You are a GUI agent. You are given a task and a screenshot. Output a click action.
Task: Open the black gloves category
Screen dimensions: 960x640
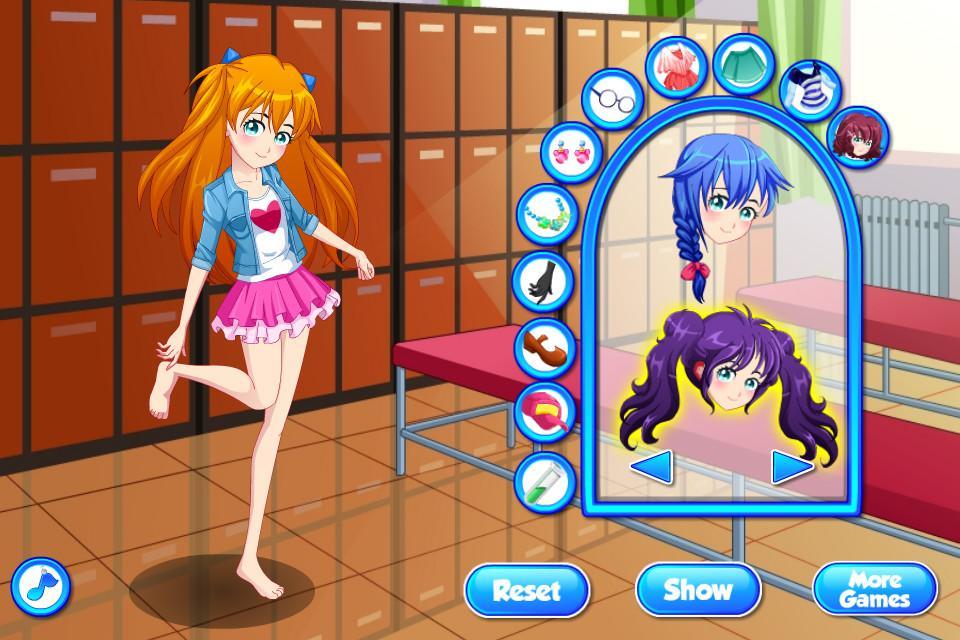[541, 279]
